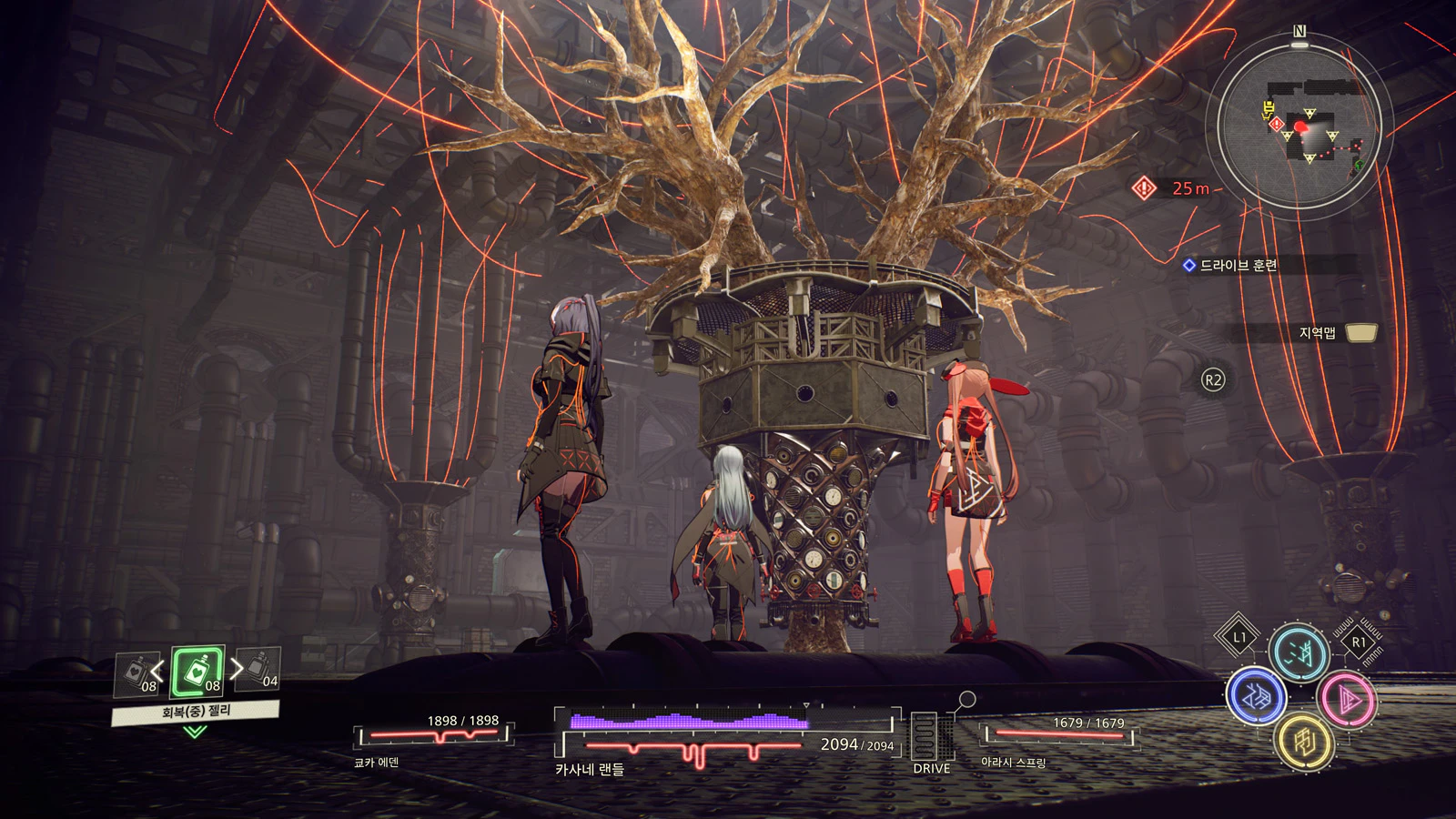Activate the yellow SAS ability circle
The image size is (1456, 819).
click(1304, 742)
